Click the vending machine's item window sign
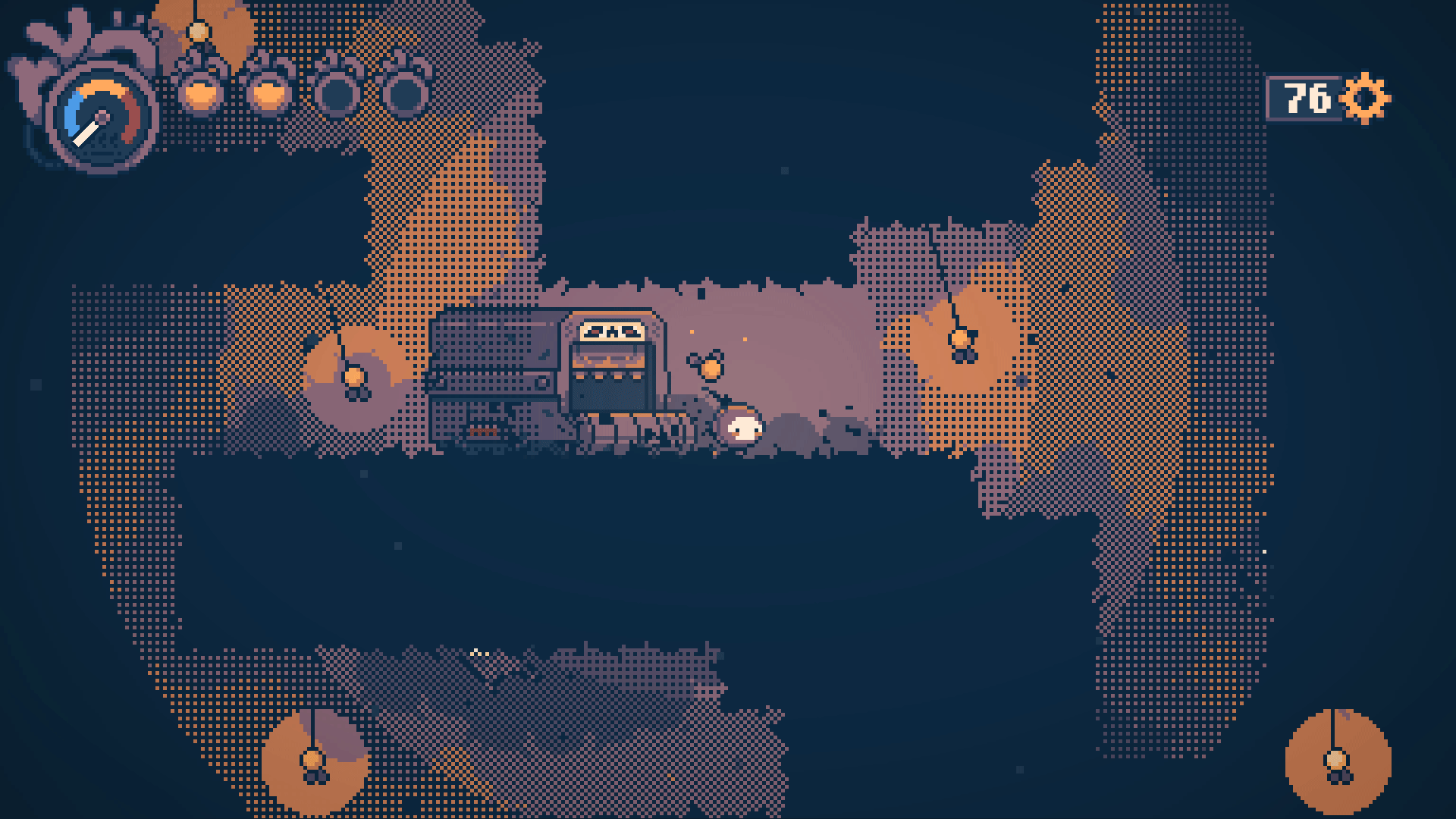Viewport: 1456px width, 819px height. (612, 331)
